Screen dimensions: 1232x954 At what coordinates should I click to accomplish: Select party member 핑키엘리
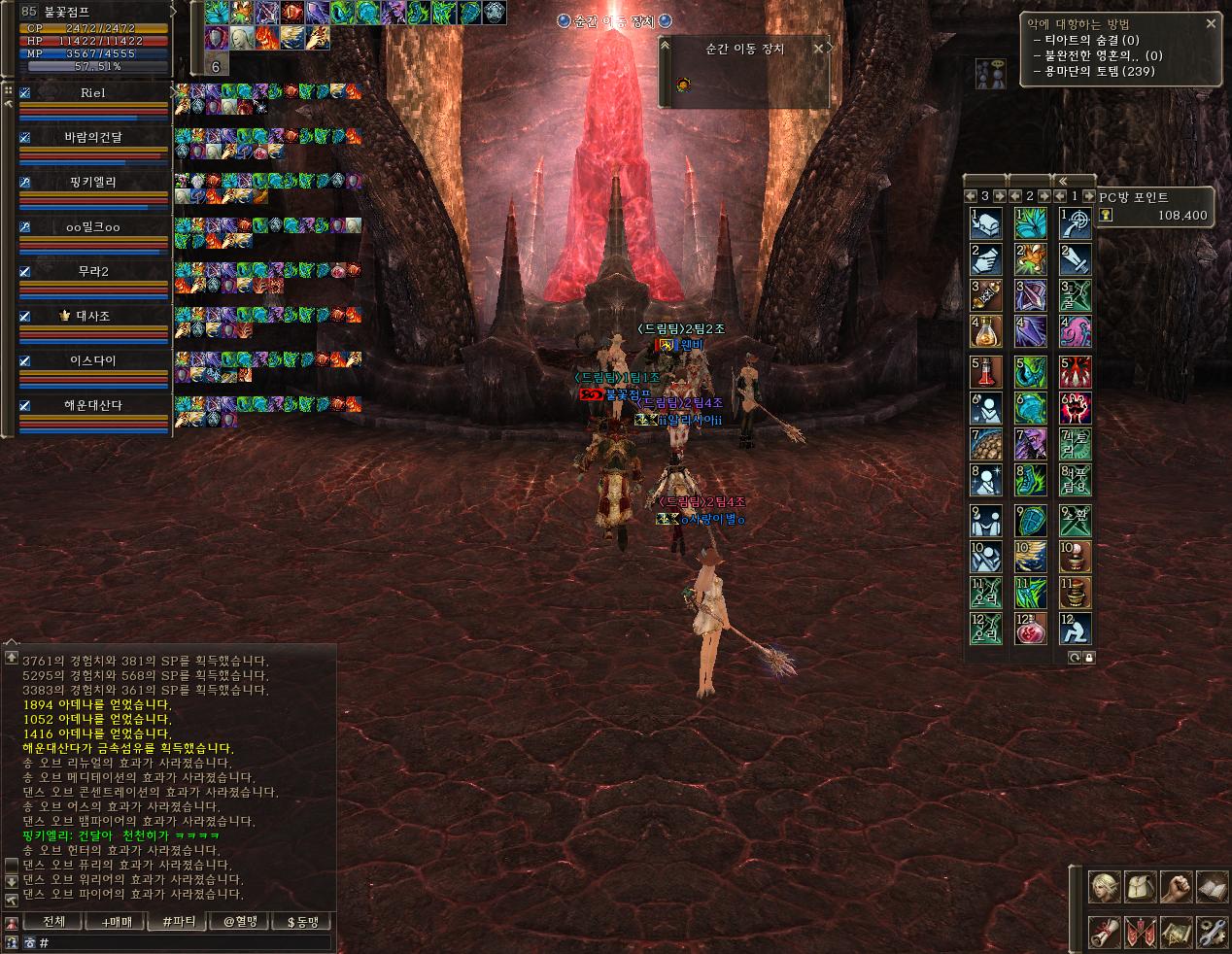[93, 183]
